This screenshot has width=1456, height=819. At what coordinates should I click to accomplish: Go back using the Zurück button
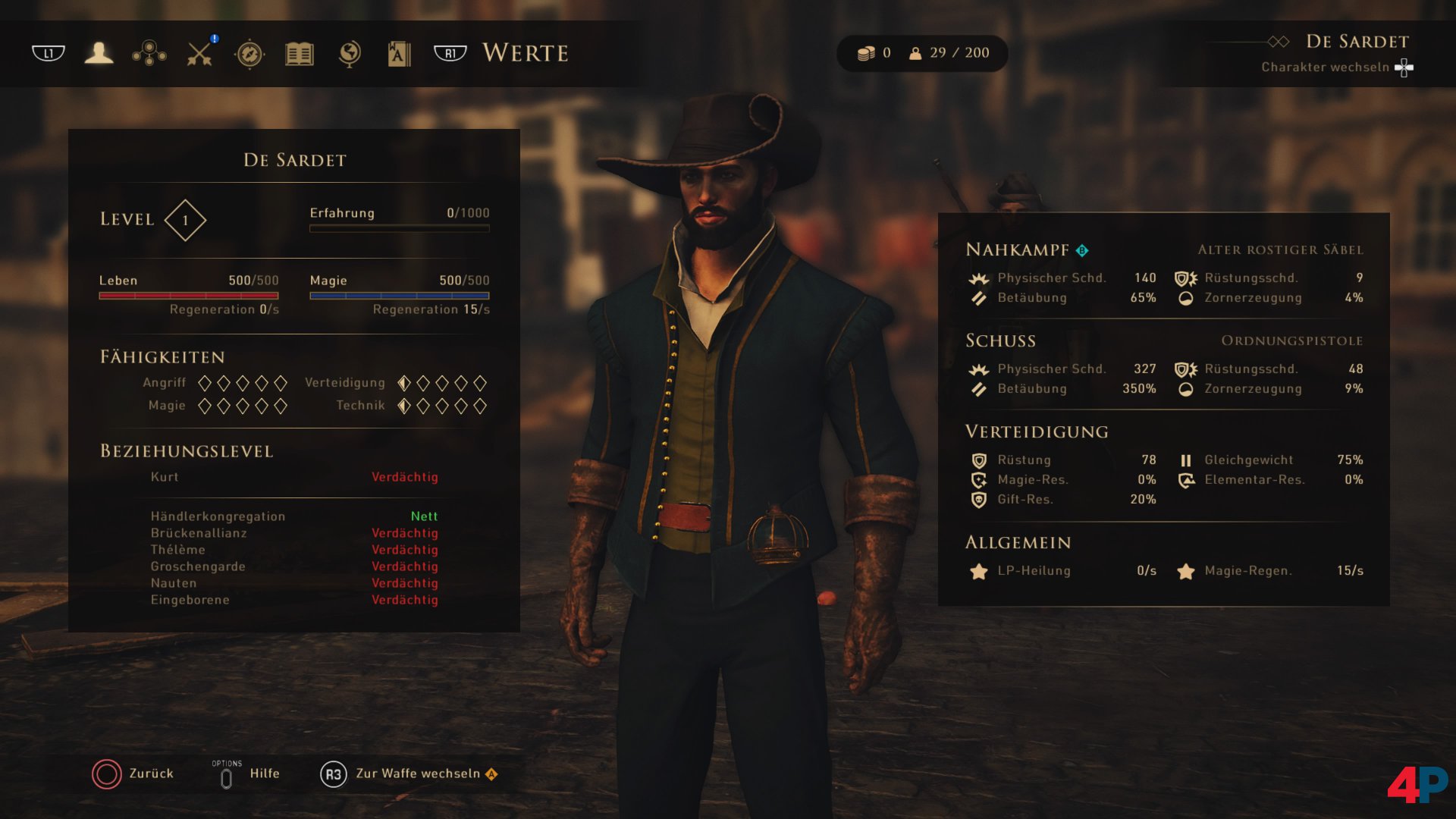pos(133,773)
